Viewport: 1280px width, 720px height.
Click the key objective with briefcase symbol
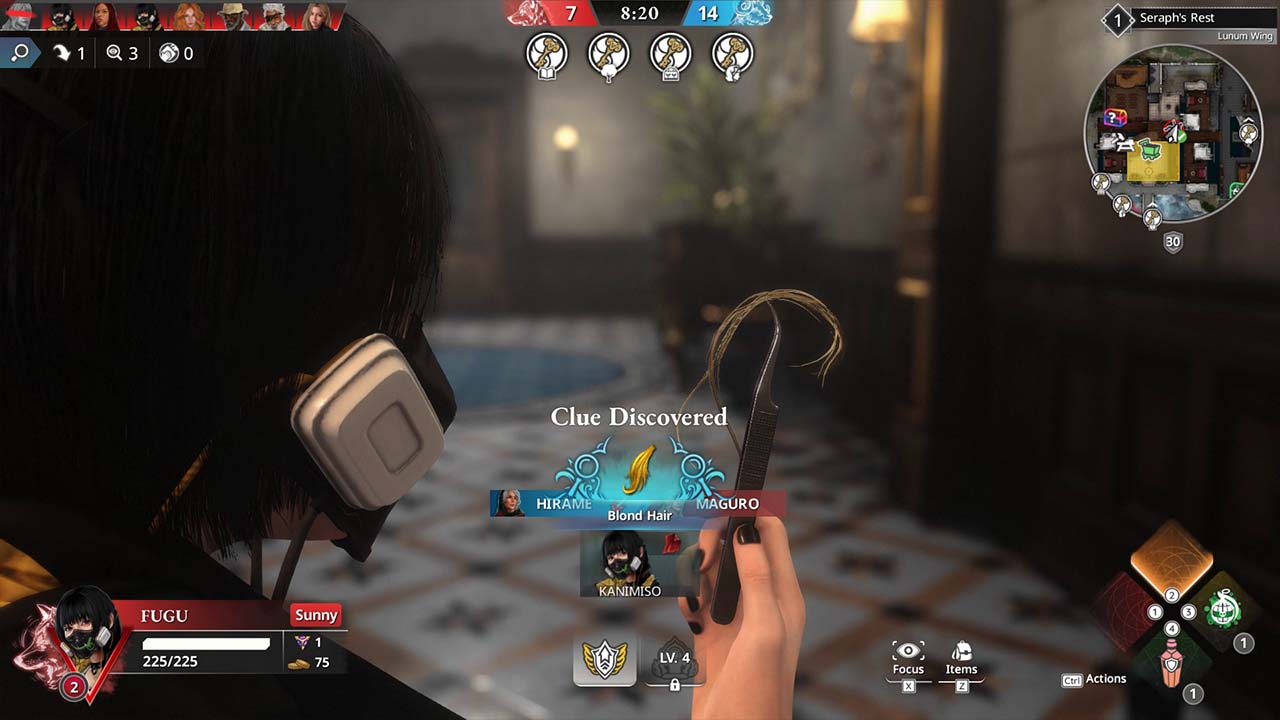coord(671,55)
